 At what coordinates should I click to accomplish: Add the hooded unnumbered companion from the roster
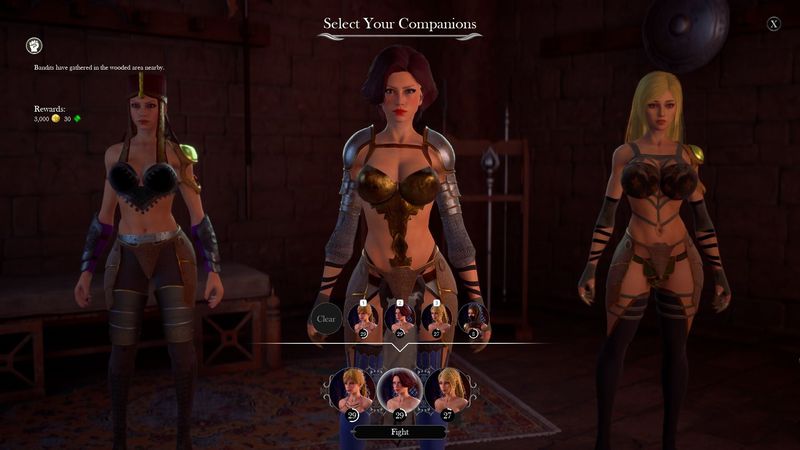(474, 318)
